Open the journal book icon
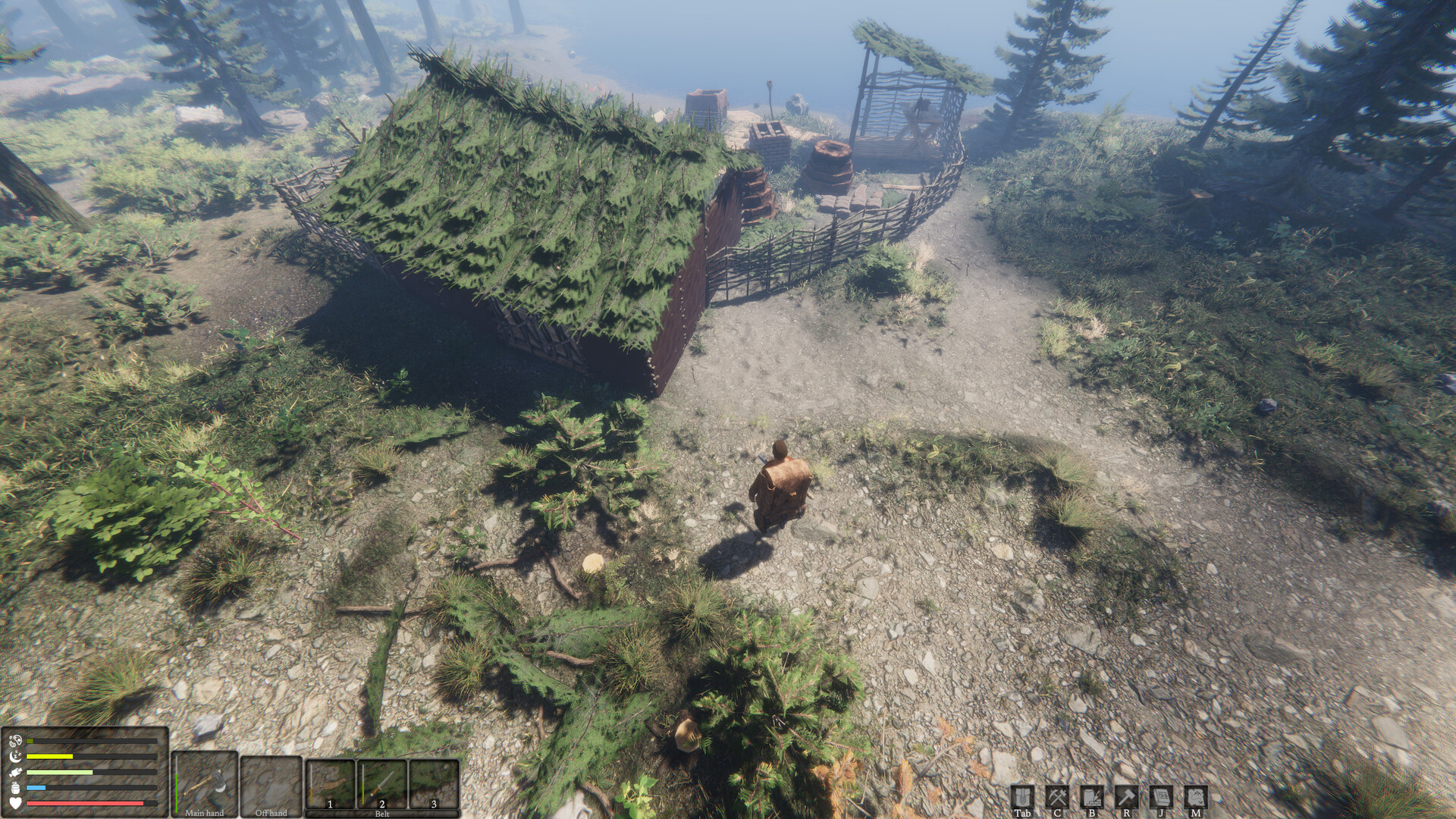1456x819 pixels. point(1163,796)
